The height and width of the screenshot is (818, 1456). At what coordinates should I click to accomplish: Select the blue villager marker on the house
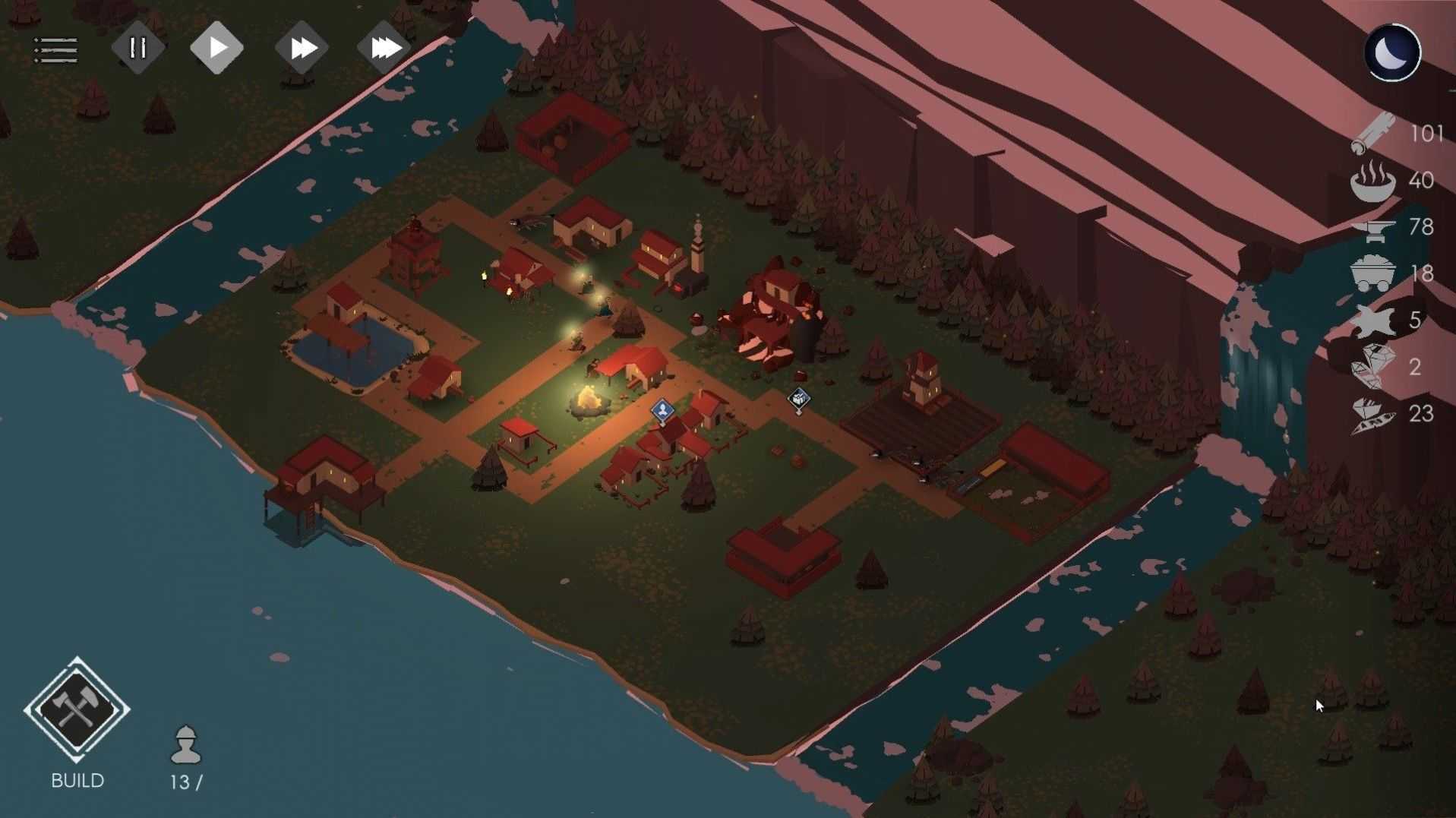[662, 411]
